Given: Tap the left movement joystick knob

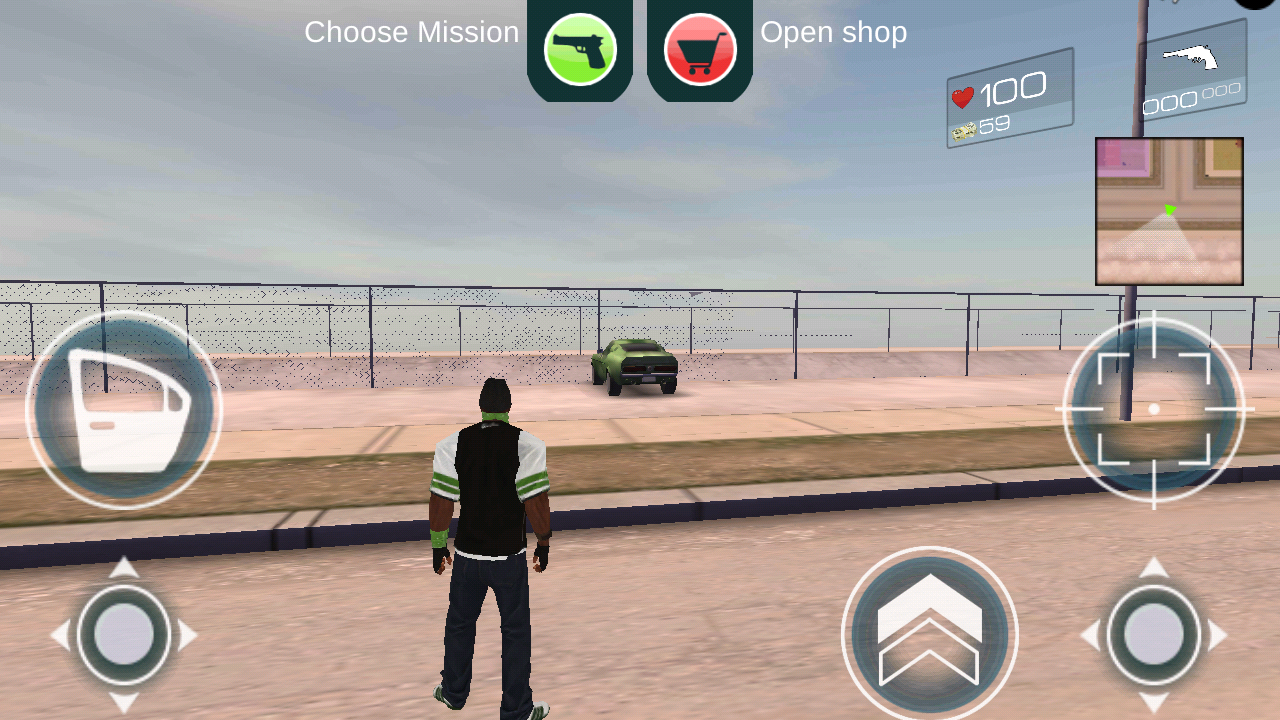Looking at the screenshot, I should 122,633.
